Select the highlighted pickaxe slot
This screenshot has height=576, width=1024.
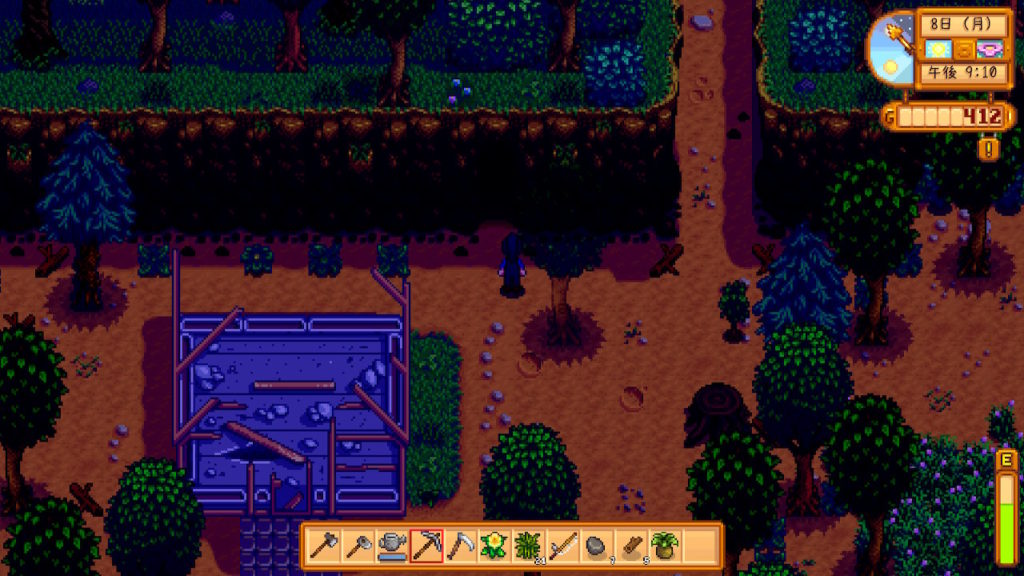click(426, 546)
